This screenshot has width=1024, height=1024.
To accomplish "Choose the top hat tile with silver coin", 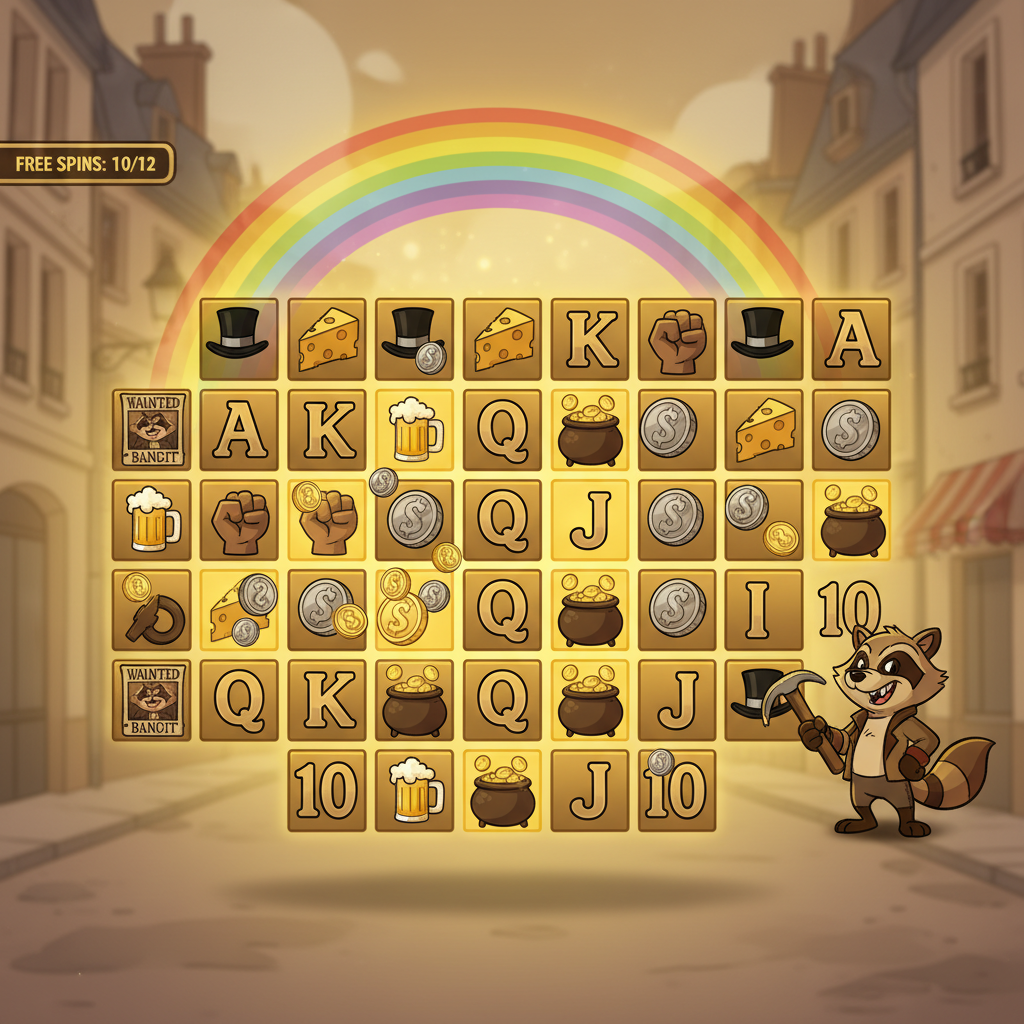I will (414, 339).
